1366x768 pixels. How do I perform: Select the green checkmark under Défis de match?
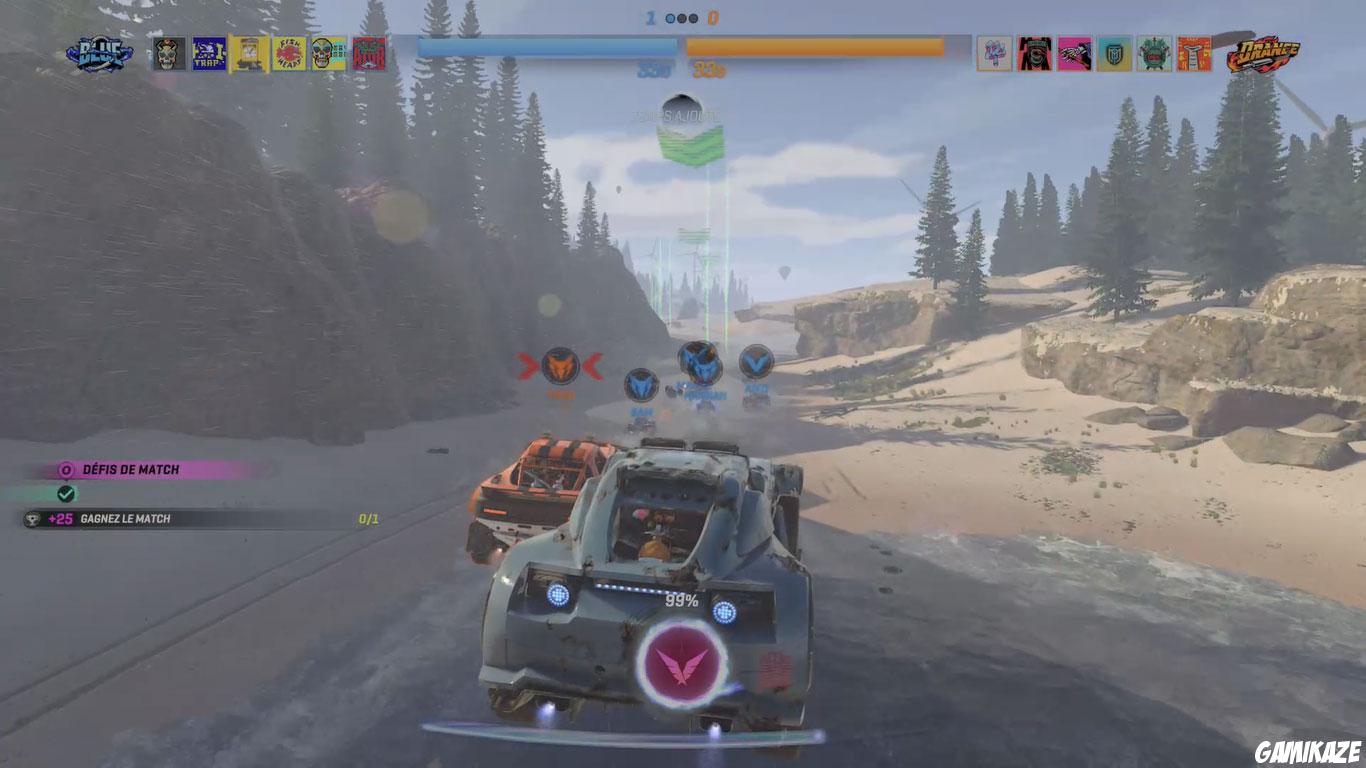(64, 492)
